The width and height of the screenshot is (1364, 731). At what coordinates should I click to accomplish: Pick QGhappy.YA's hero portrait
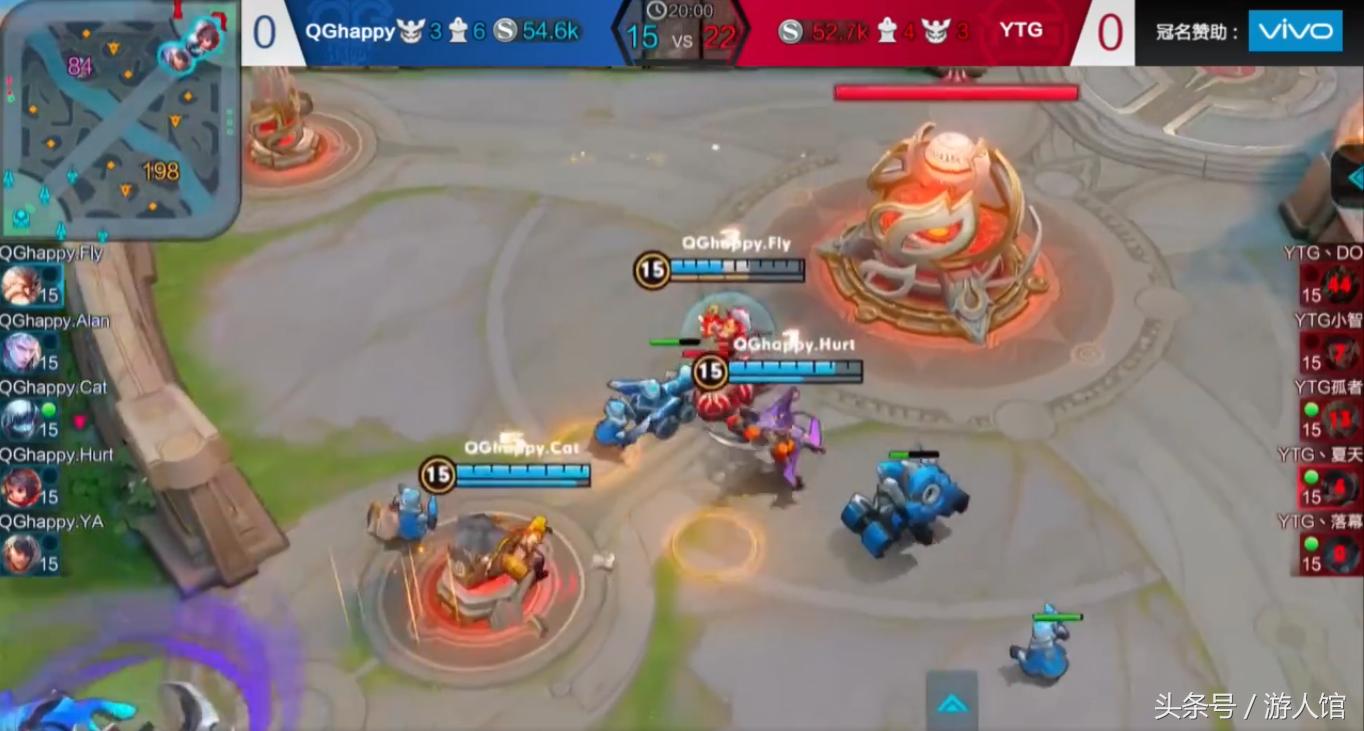[21, 554]
